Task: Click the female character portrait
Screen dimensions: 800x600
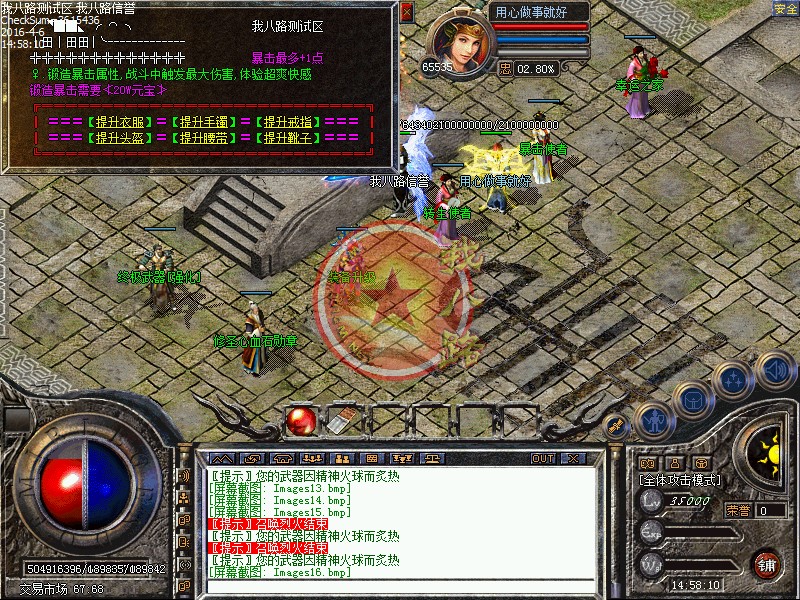Action: [460, 40]
